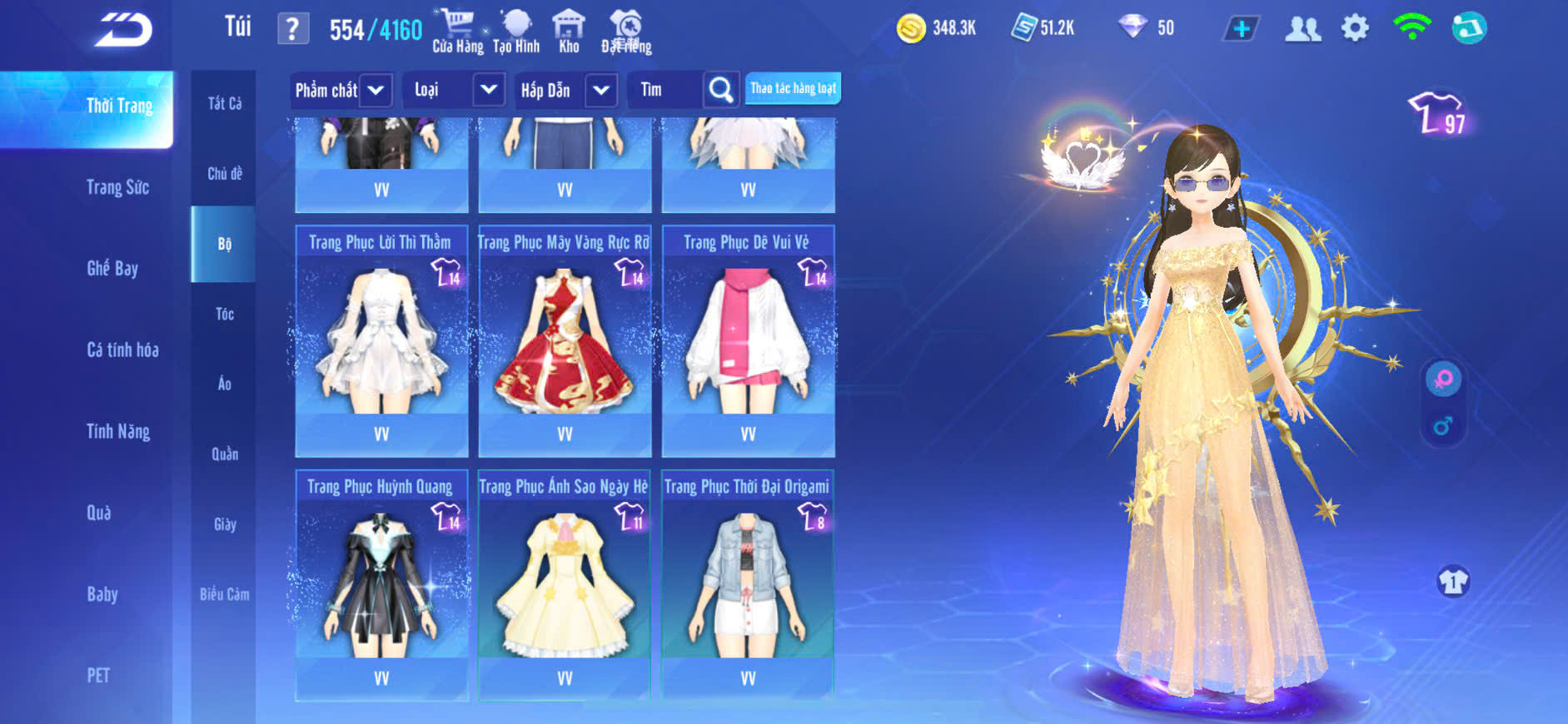The image size is (1568, 724).
Task: Add currency with the plus button
Action: click(x=1241, y=29)
